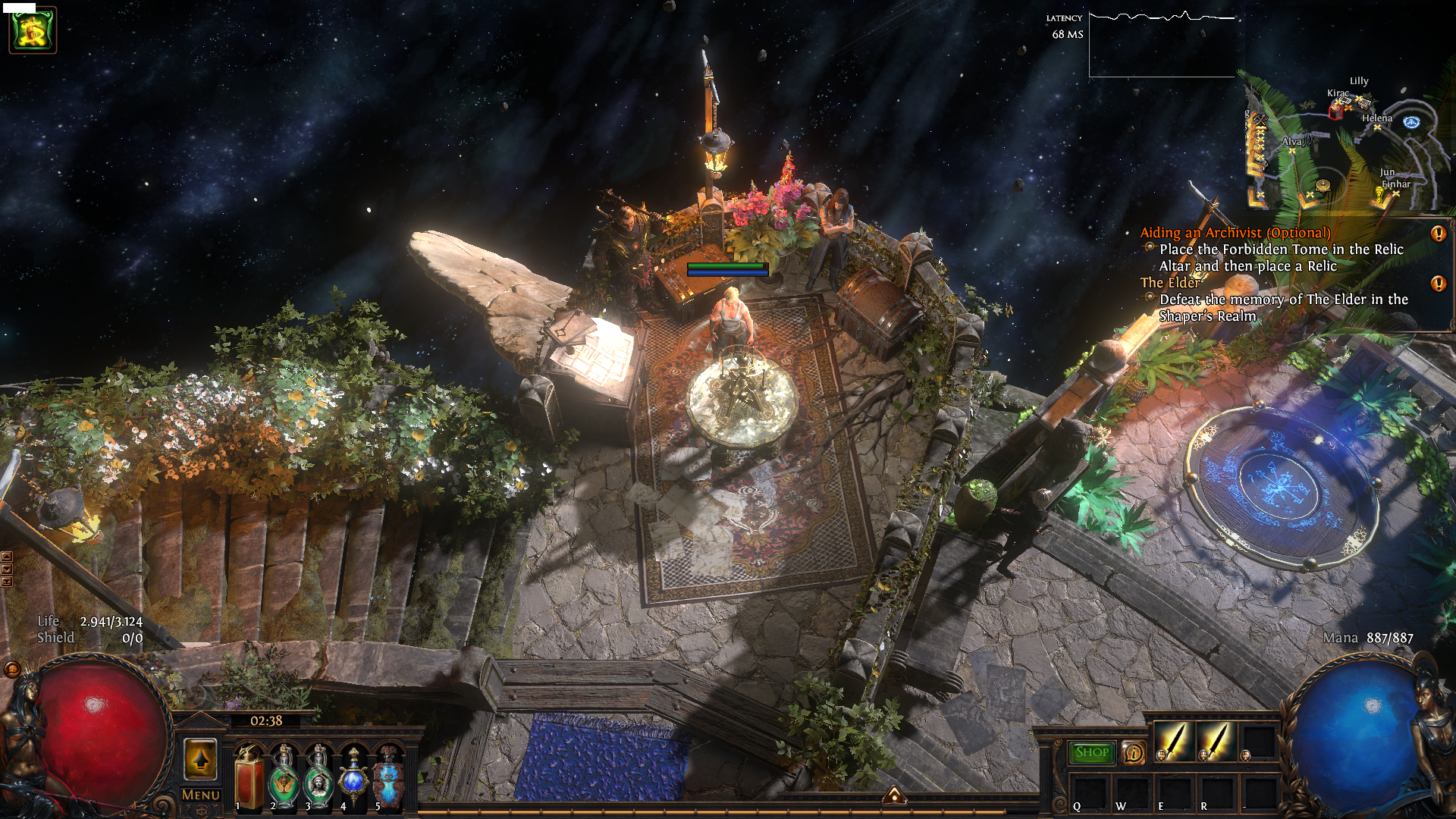Click the hideout arrow tab at the bottom
Image resolution: width=1456 pixels, height=819 pixels.
[895, 795]
